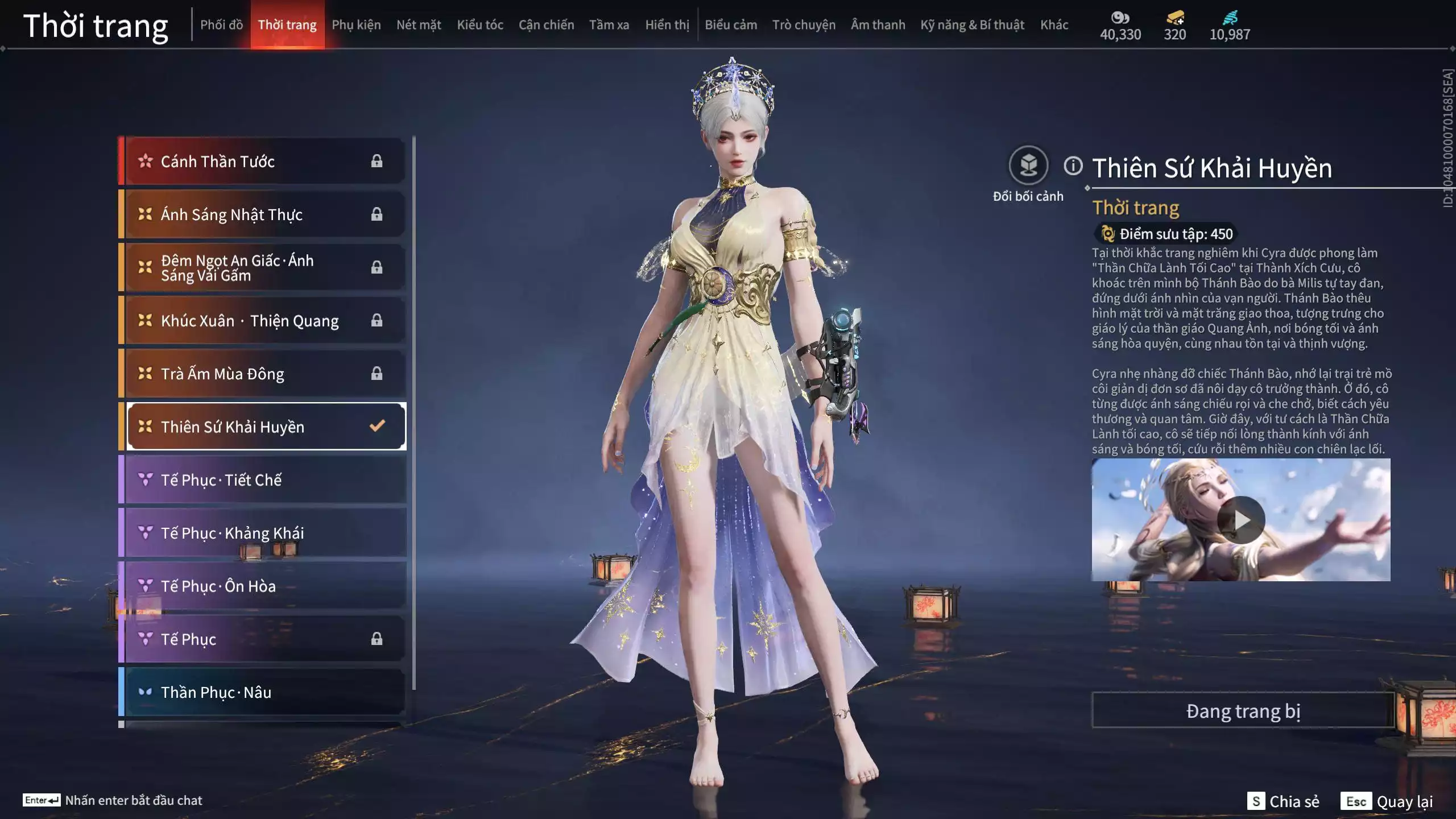Select the Khác tab
The width and height of the screenshot is (1456, 819).
pos(1054,25)
